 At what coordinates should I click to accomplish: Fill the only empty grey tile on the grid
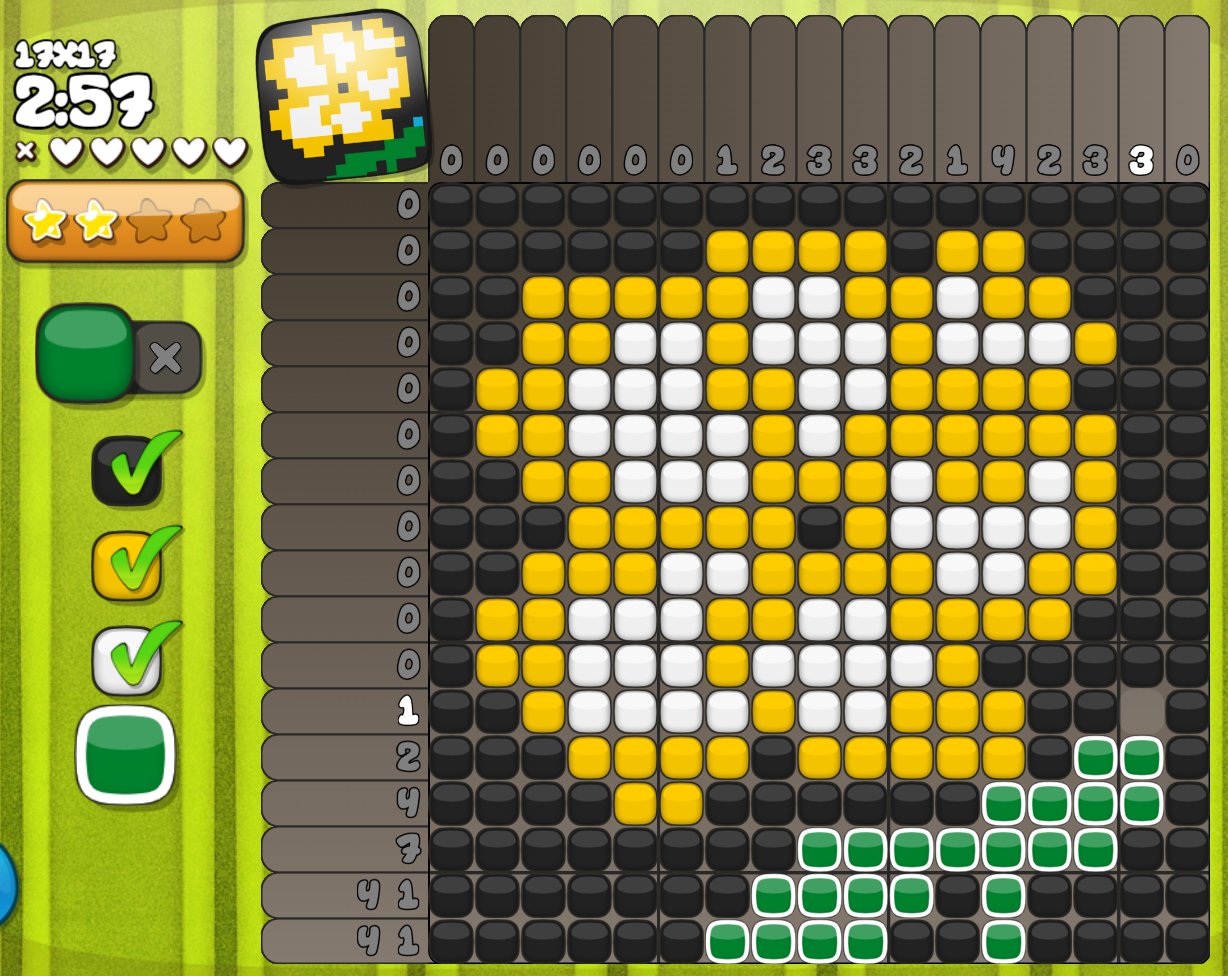(x=1141, y=711)
